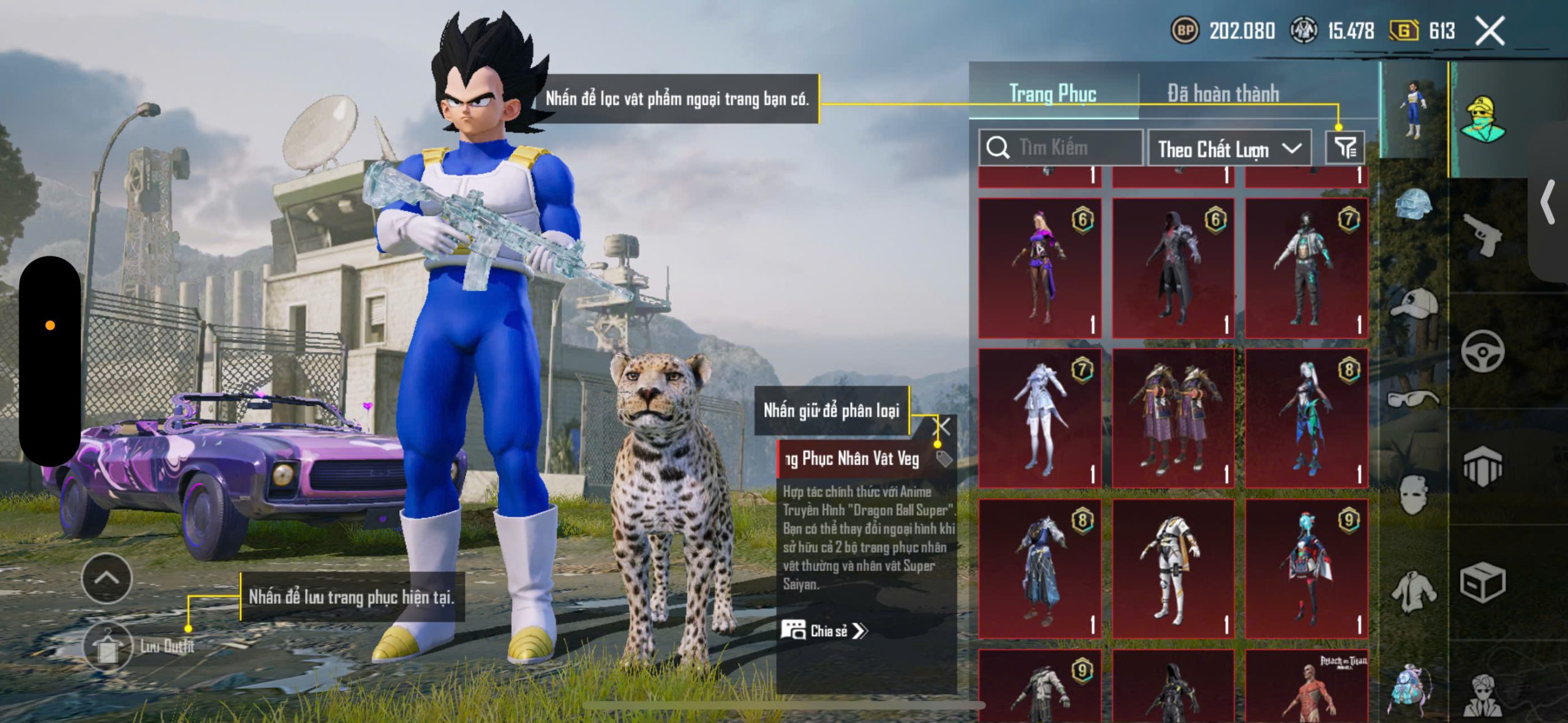Close the inventory screen with the X
Screen dimensions: 1568x723
[1490, 31]
